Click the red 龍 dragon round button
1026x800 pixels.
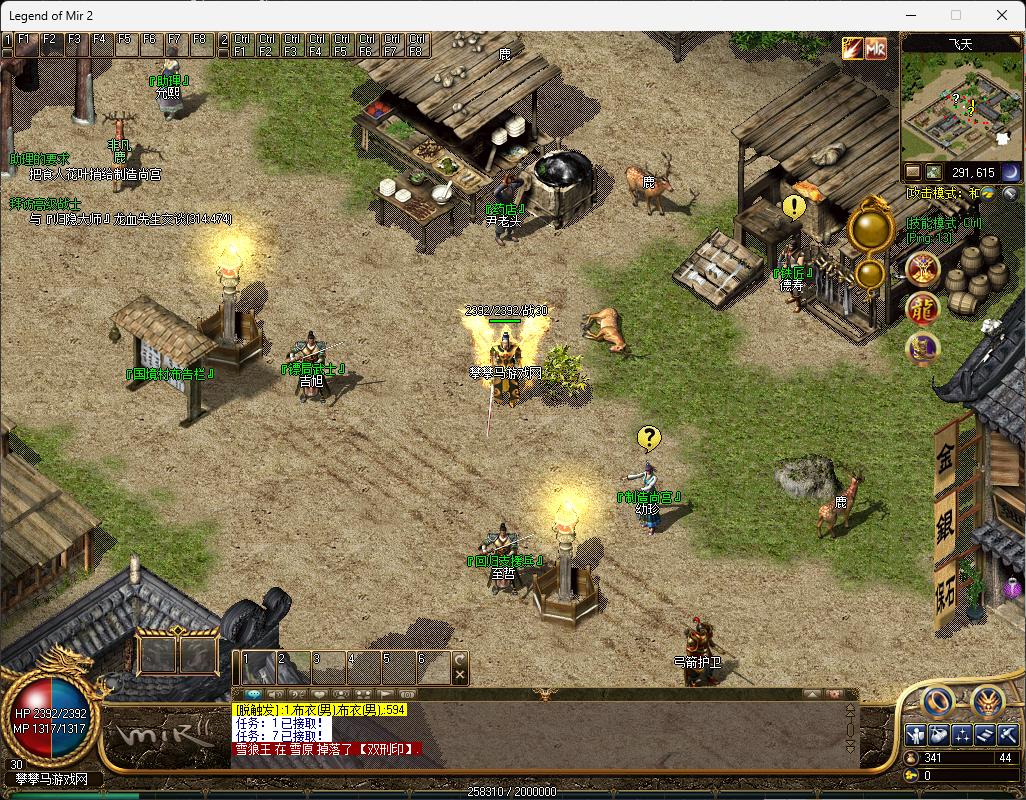point(922,309)
